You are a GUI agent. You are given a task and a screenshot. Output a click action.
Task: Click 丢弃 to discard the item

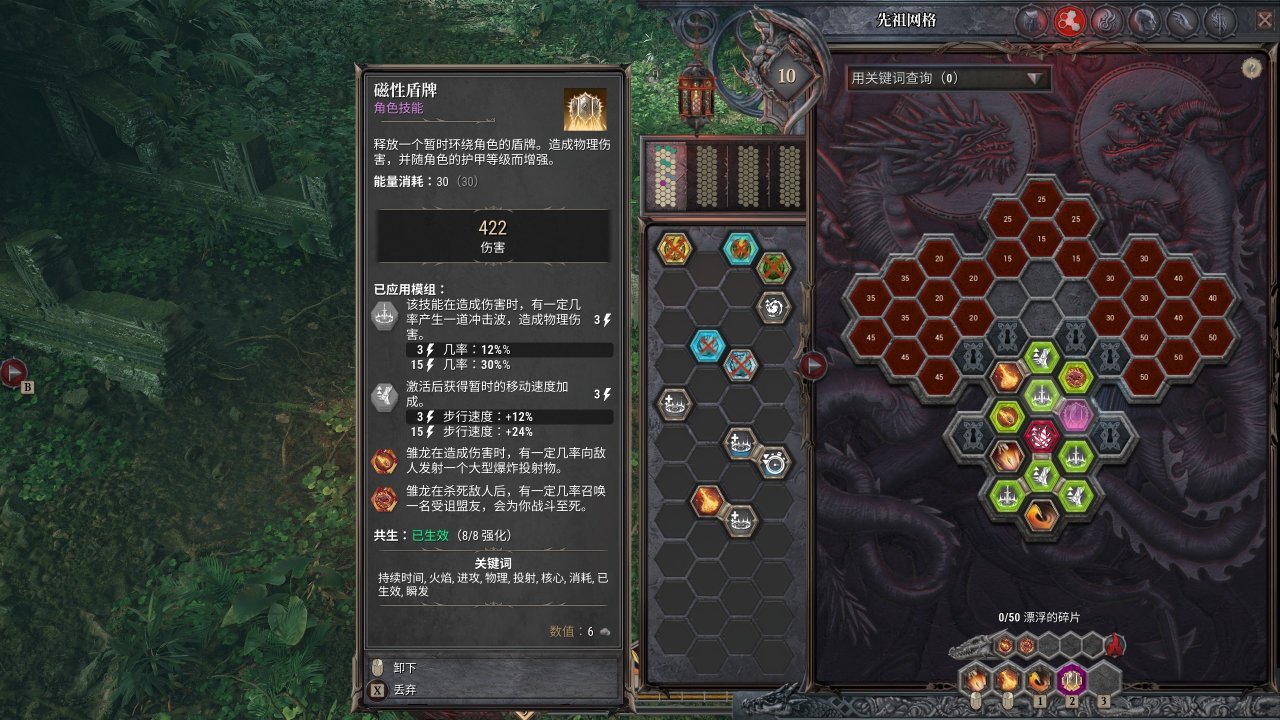405,690
